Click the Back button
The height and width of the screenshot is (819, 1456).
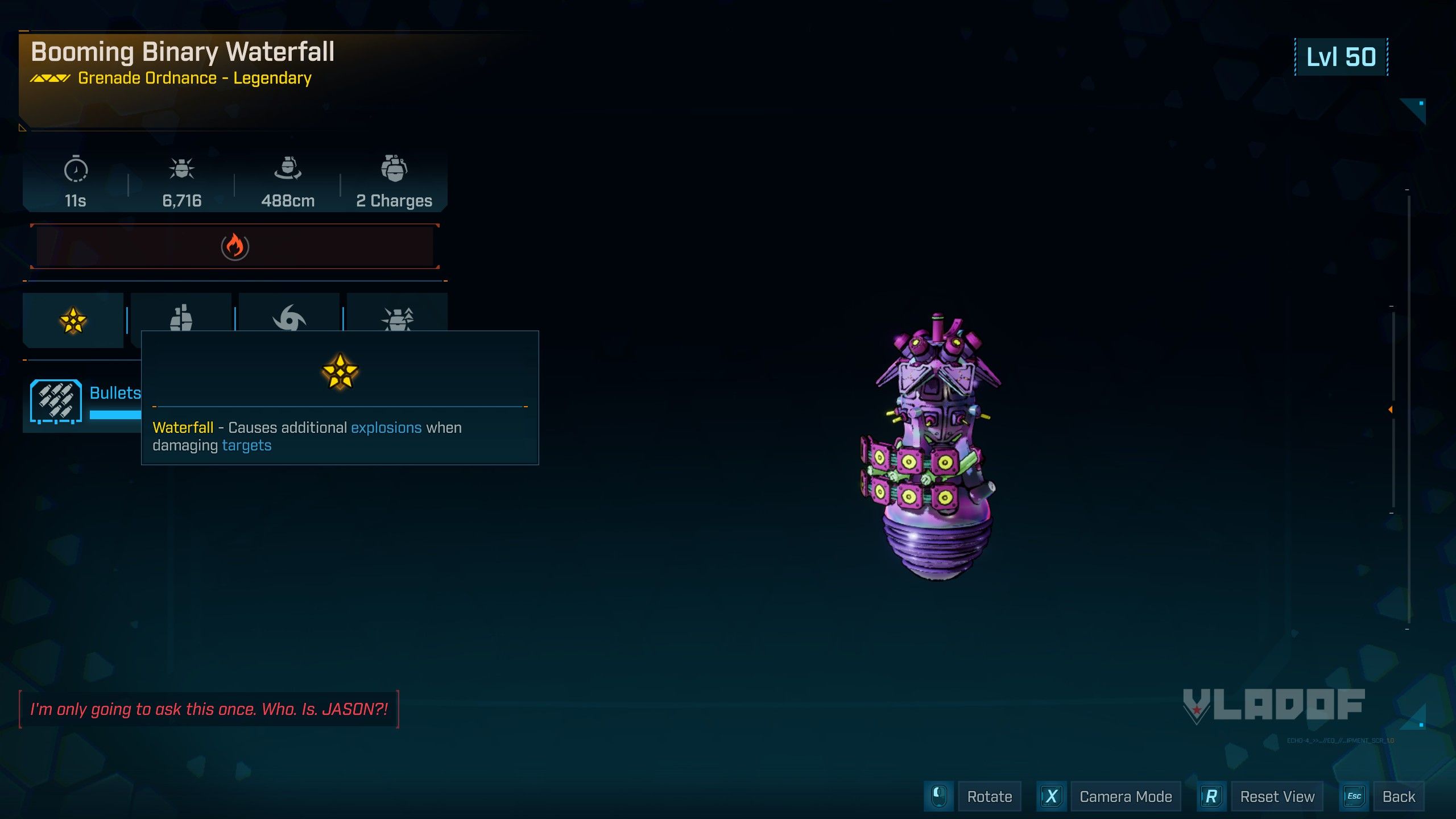pyautogui.click(x=1398, y=796)
